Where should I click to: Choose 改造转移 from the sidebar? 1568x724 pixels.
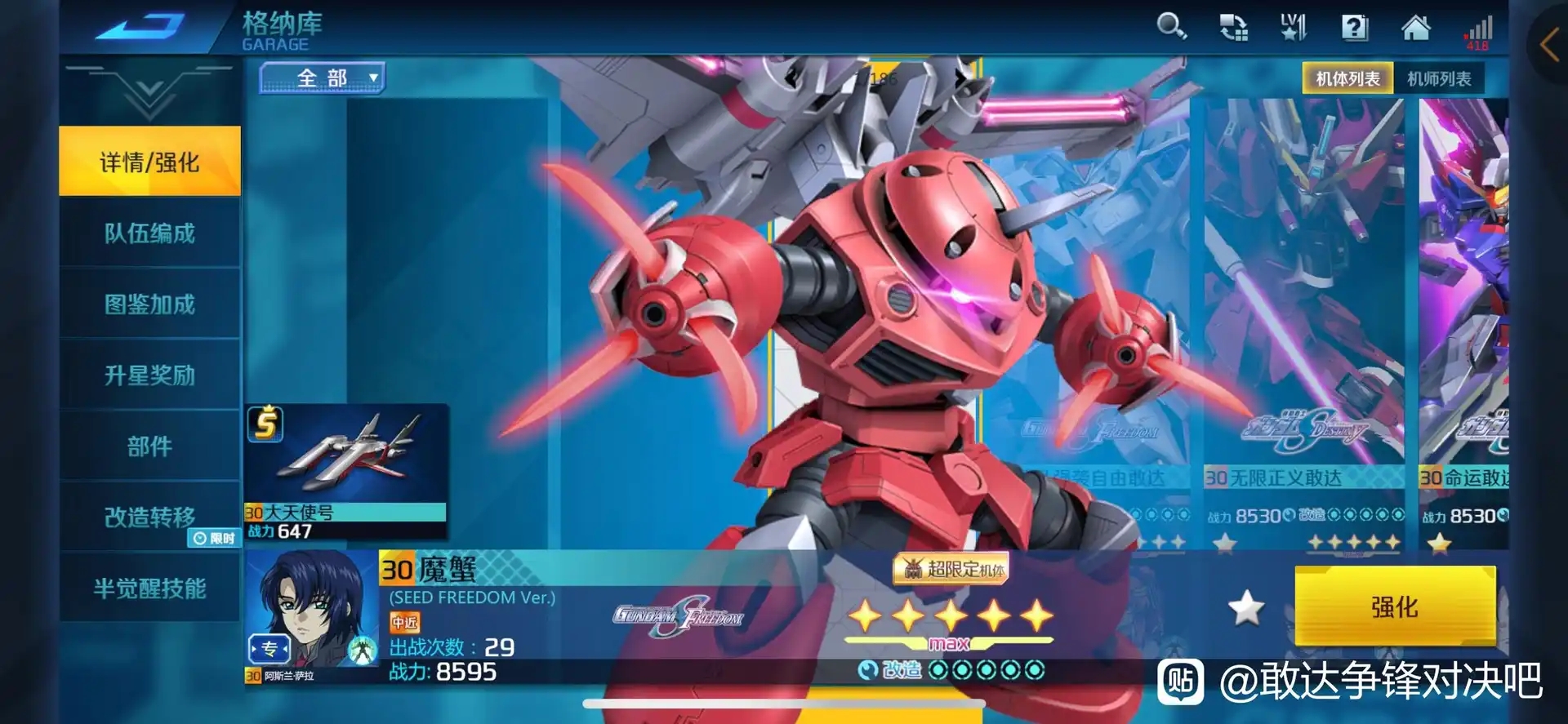pos(149,517)
